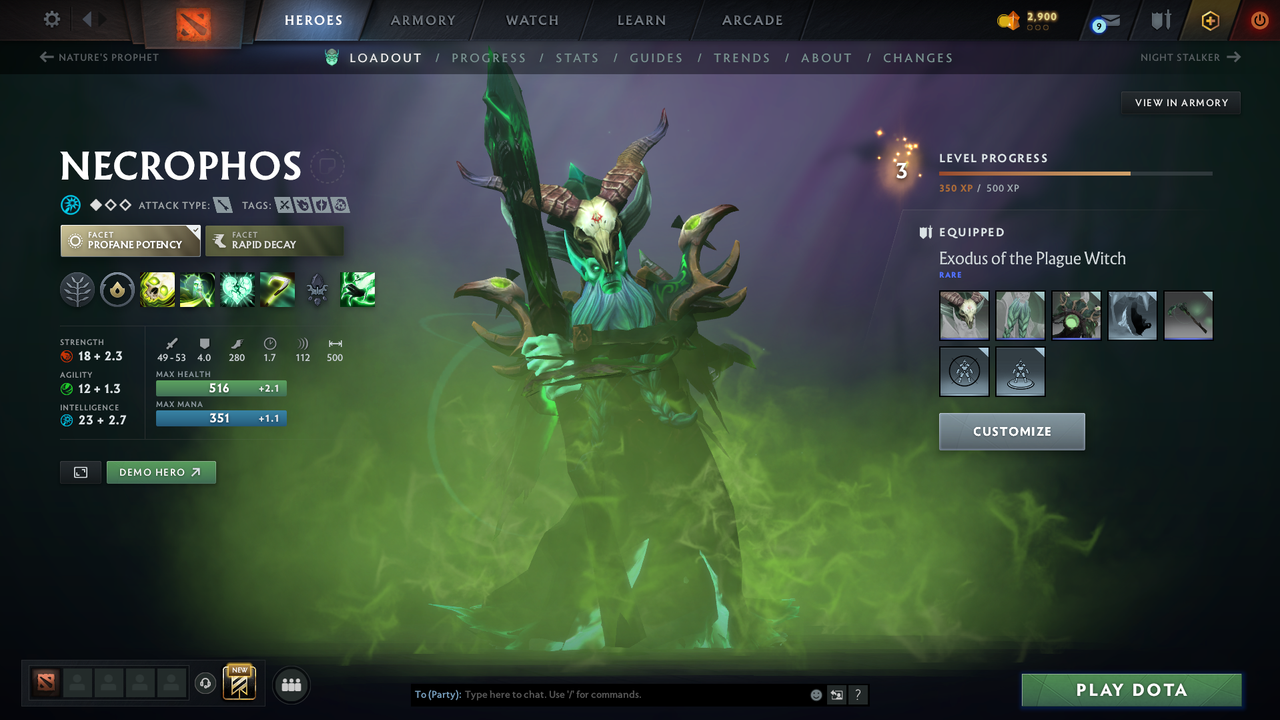Open the STATS tab for Necrophos
1280x720 pixels.
[577, 58]
